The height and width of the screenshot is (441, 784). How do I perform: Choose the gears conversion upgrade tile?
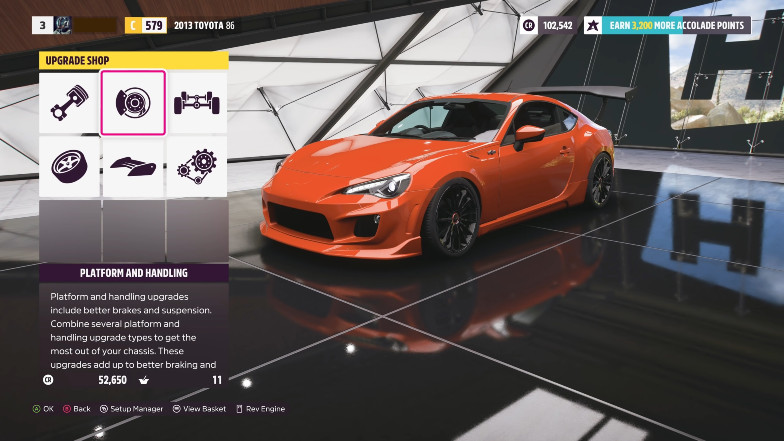196,166
